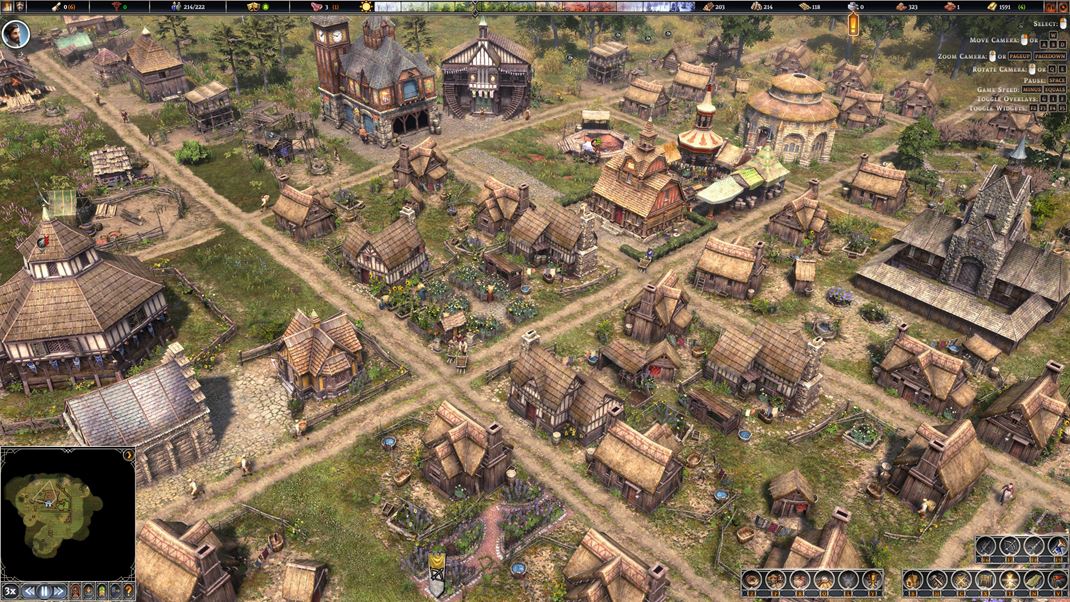This screenshot has height=602, width=1070.
Task: Toggle the green arrows overlay icon
Action: coord(101,591)
